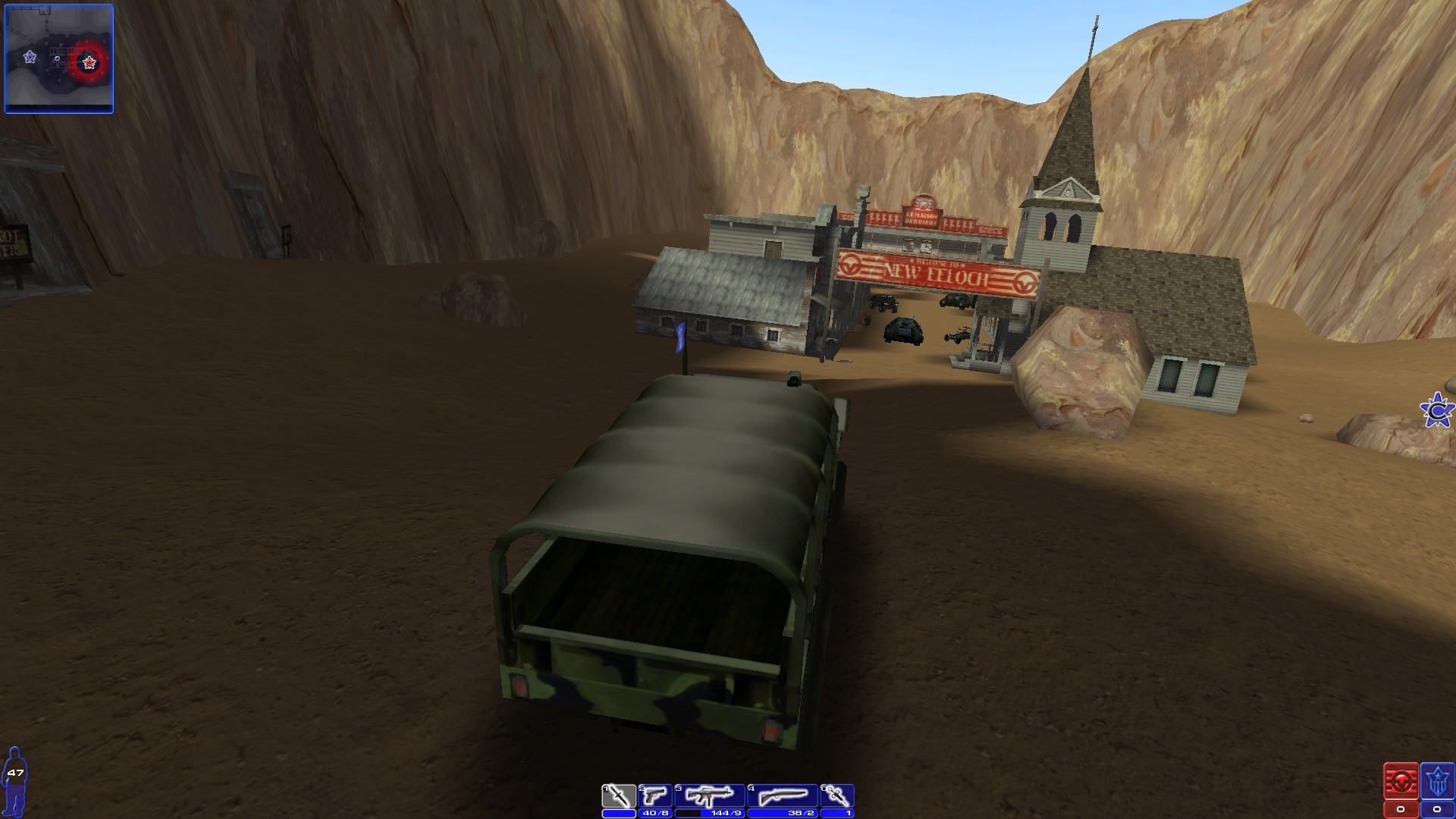Click the blue flag on the truck
This screenshot has height=819, width=1456.
click(679, 334)
